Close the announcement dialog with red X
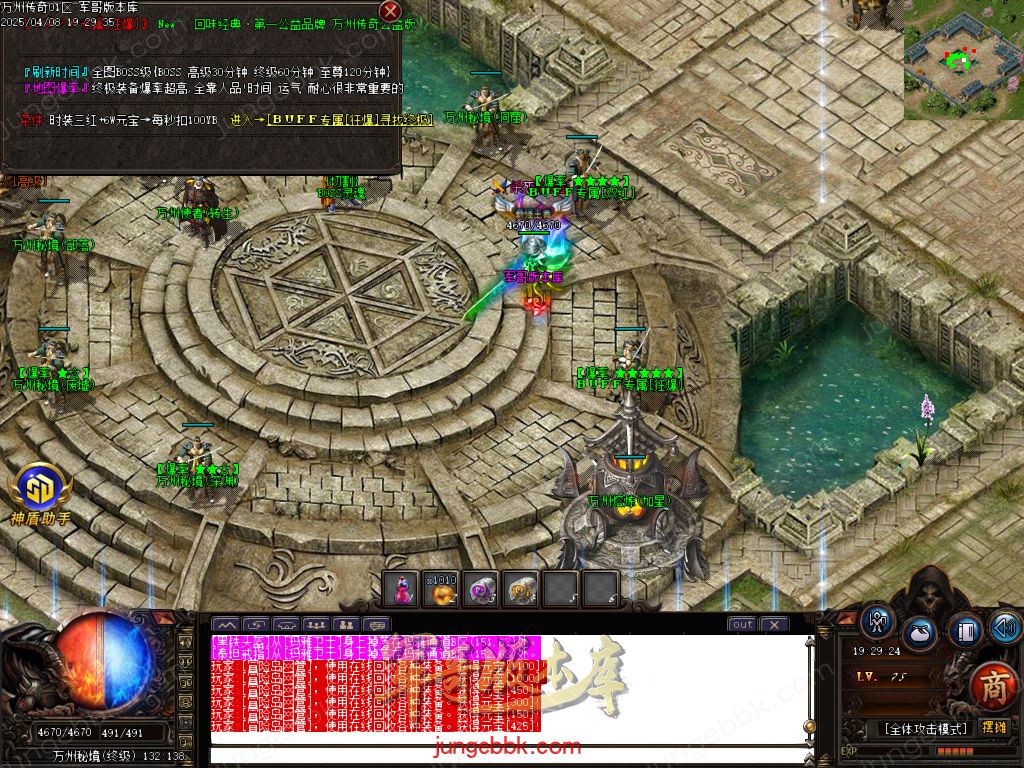 390,13
